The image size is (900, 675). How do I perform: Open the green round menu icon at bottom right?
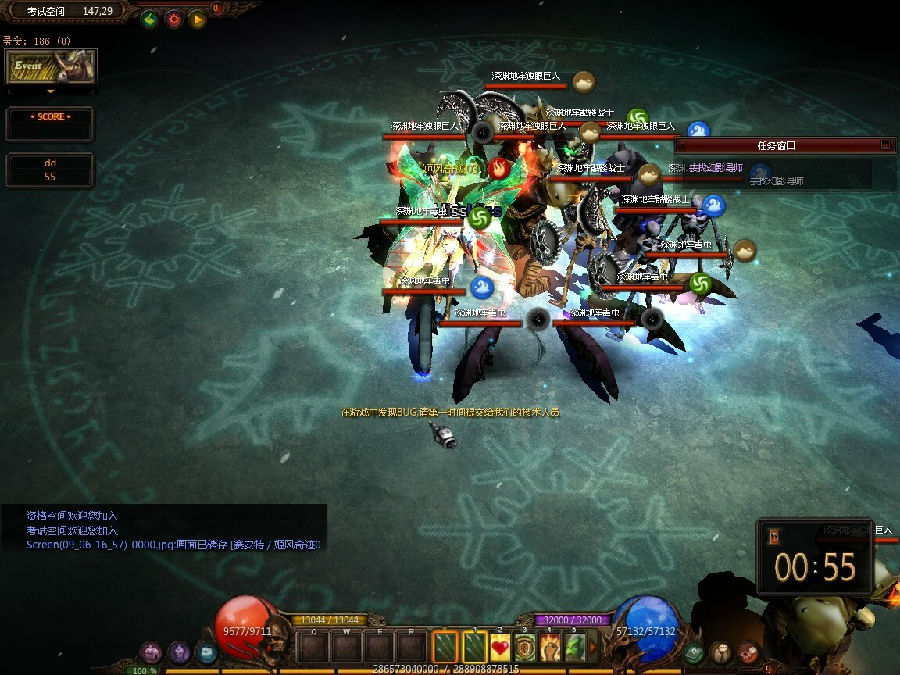tap(694, 652)
